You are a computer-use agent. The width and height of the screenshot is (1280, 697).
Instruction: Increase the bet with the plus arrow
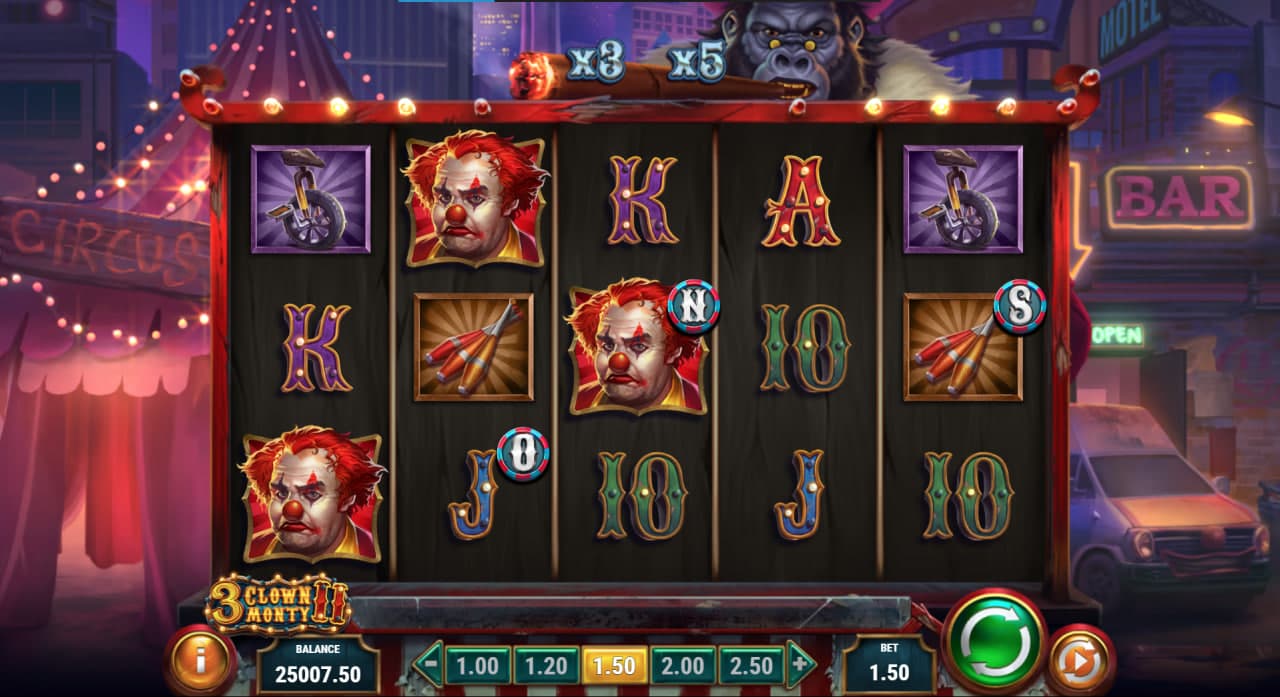coord(799,664)
